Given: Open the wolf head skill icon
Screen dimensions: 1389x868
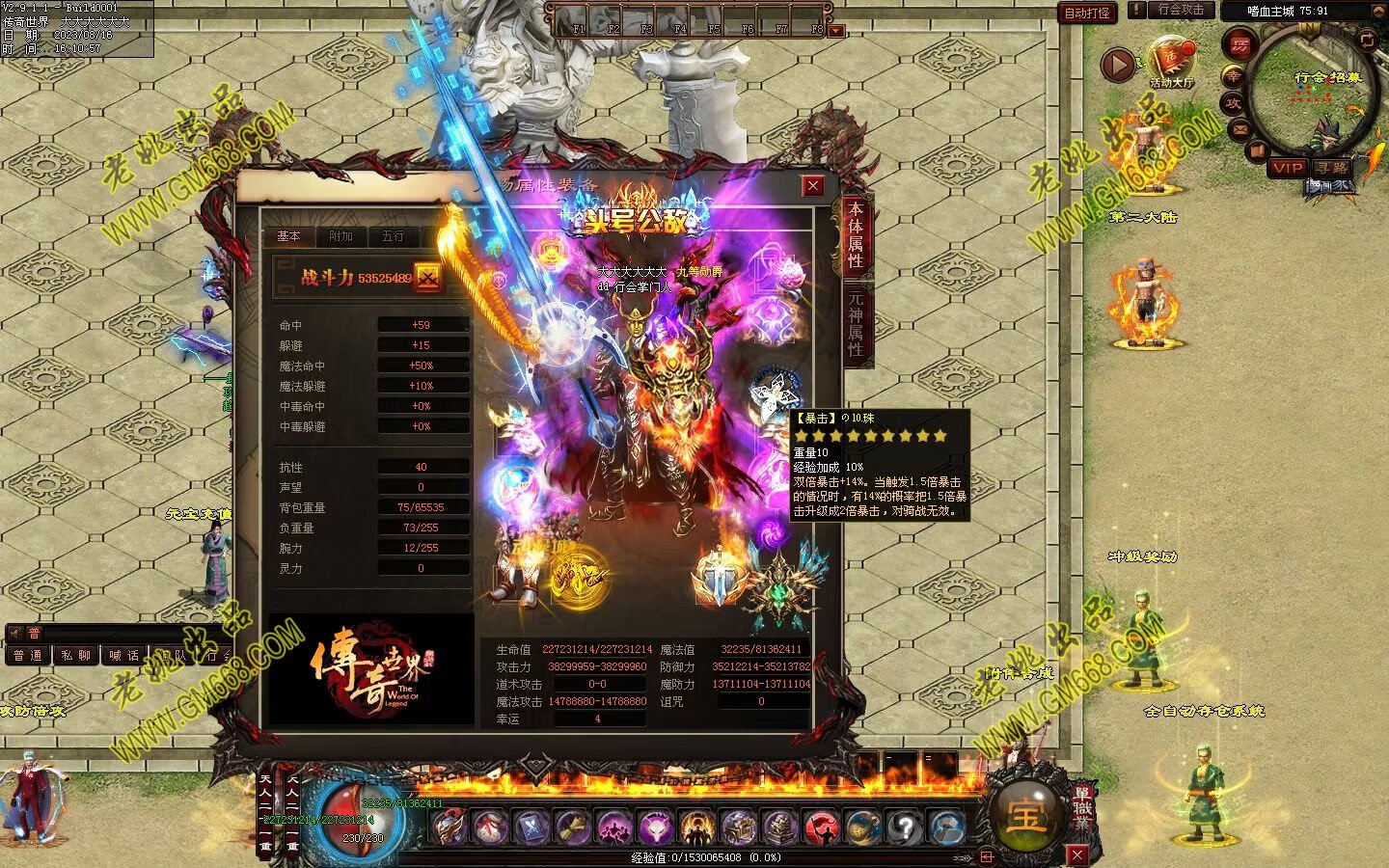Looking at the screenshot, I should pyautogui.click(x=656, y=827).
